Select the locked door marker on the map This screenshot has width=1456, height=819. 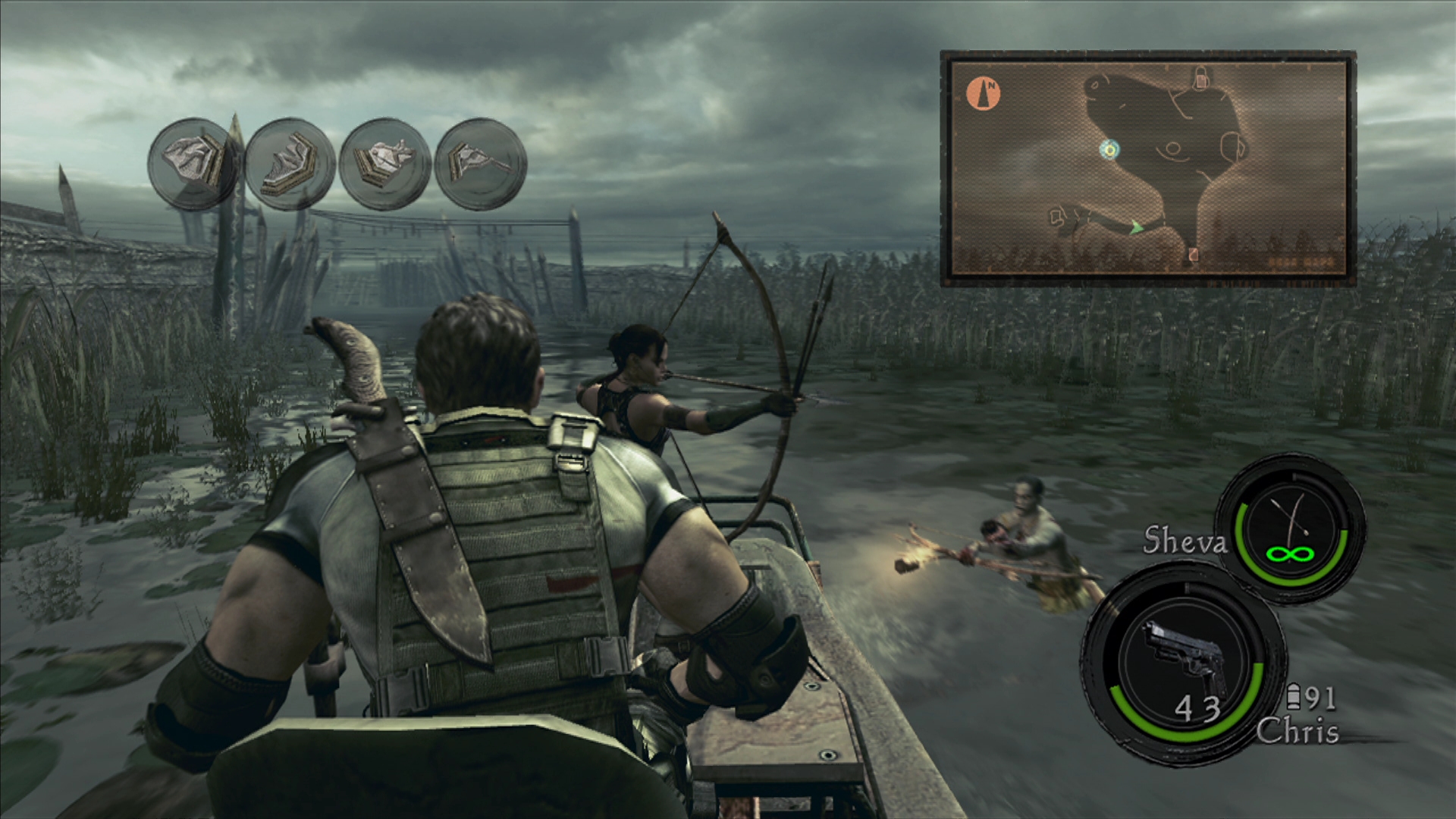1200,76
